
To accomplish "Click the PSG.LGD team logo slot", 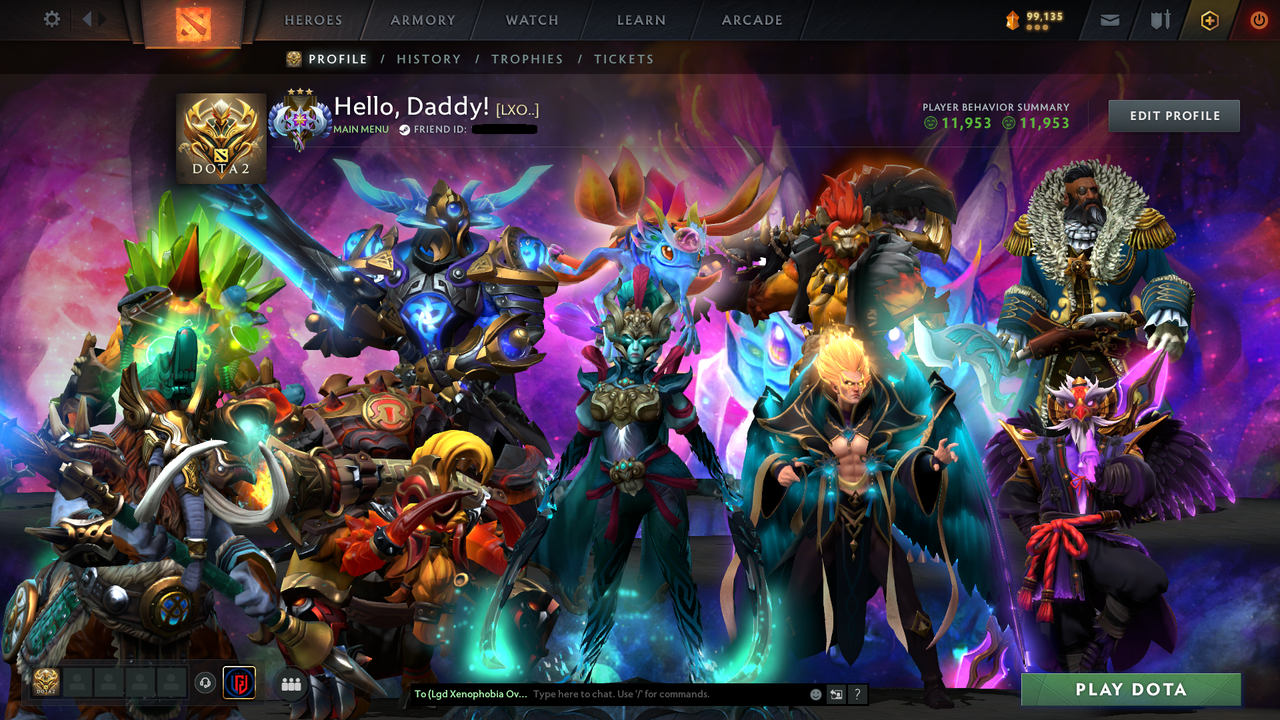I will click(x=238, y=683).
